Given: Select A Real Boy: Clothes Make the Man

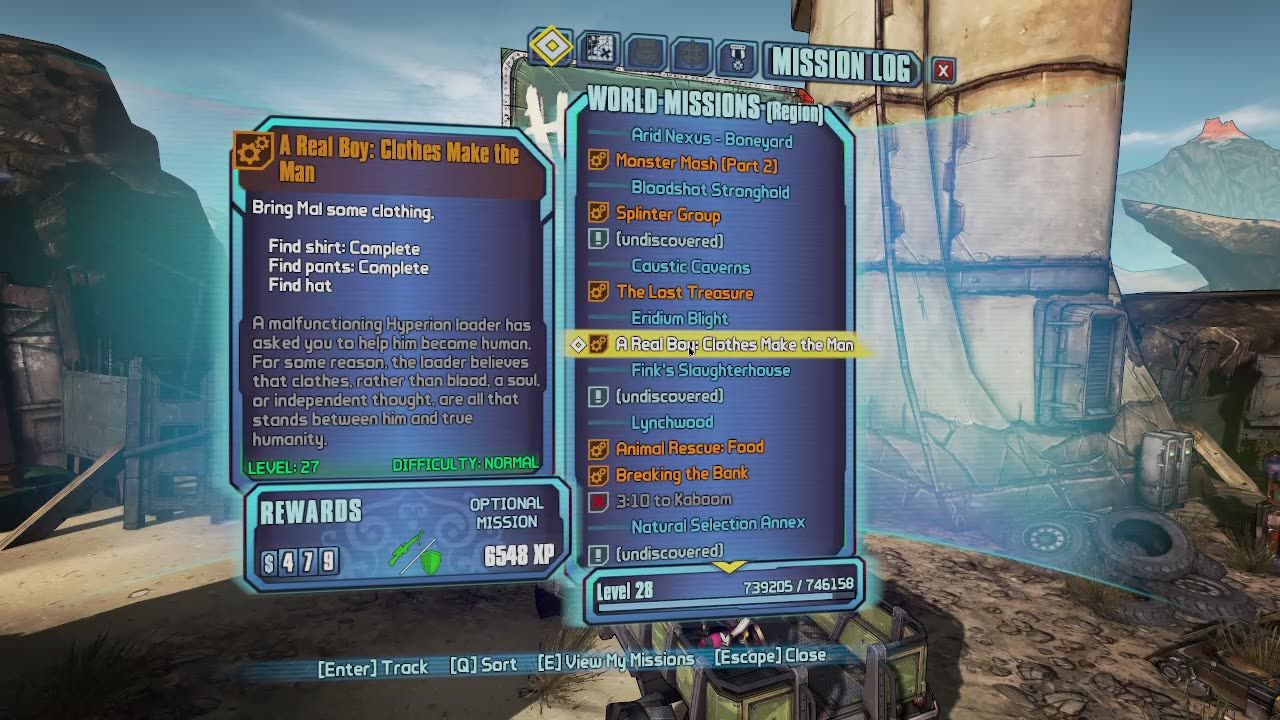Looking at the screenshot, I should (x=734, y=344).
